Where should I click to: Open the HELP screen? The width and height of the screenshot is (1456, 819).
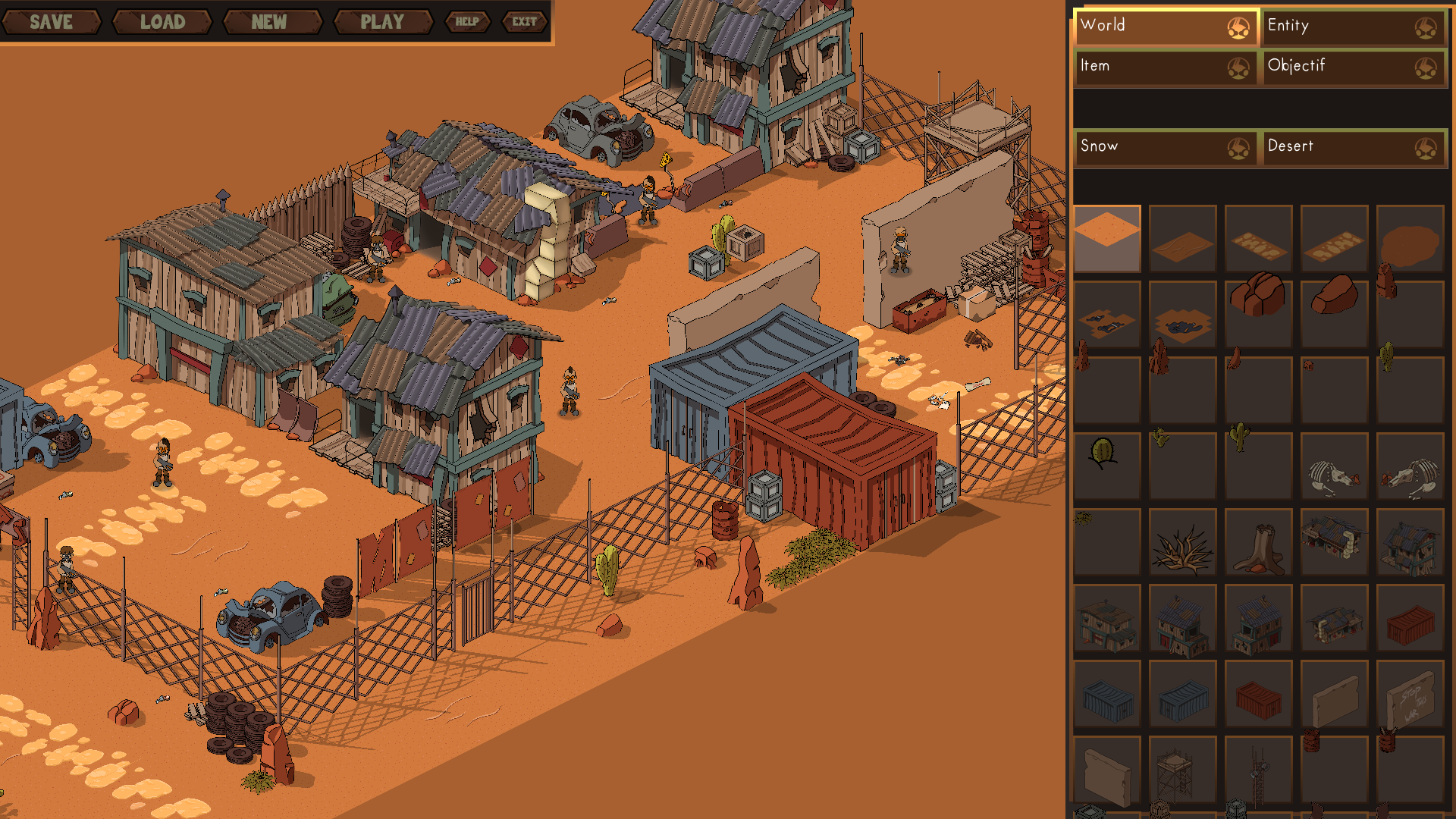(467, 22)
